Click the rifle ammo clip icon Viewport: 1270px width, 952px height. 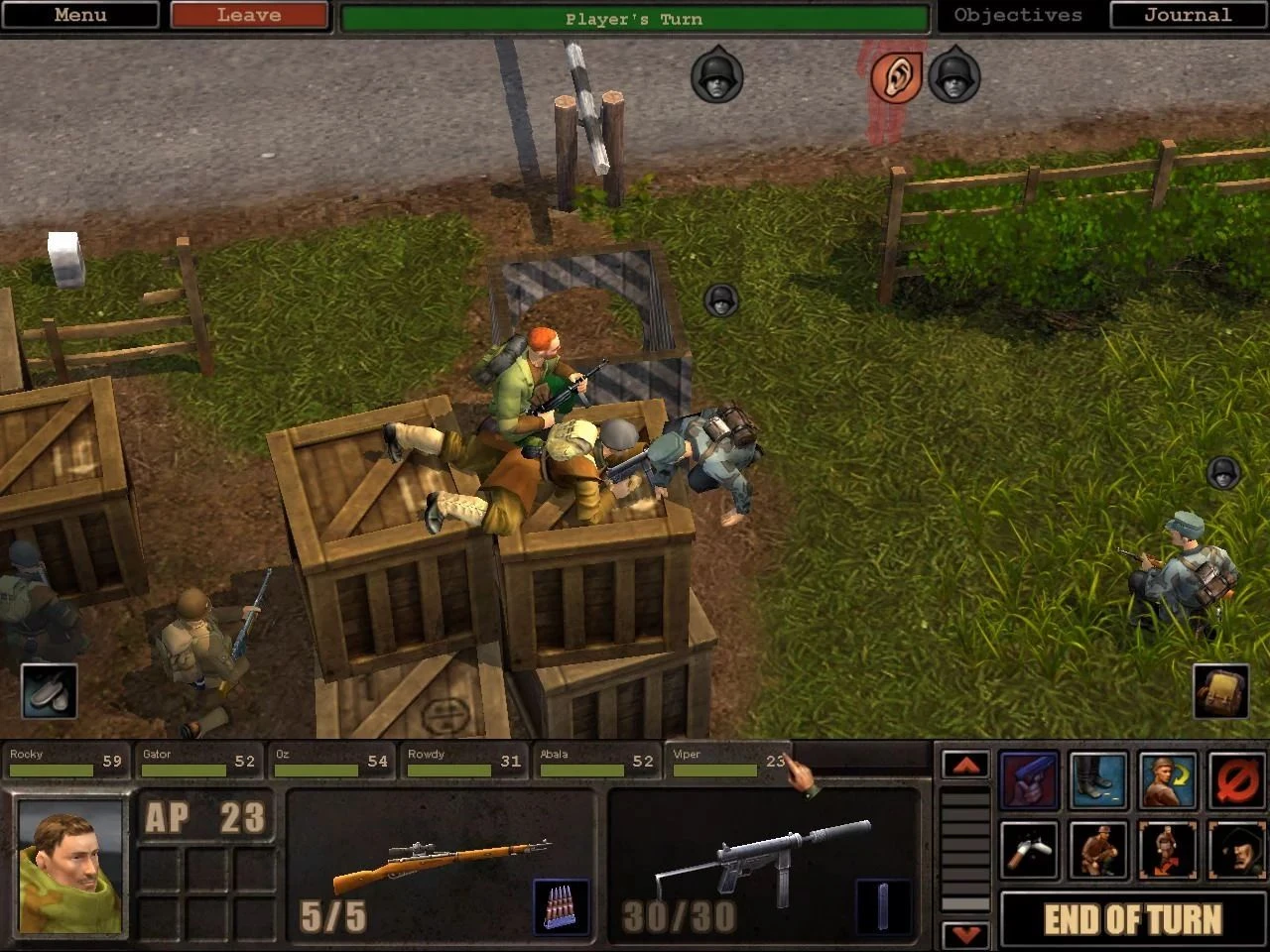point(561,905)
